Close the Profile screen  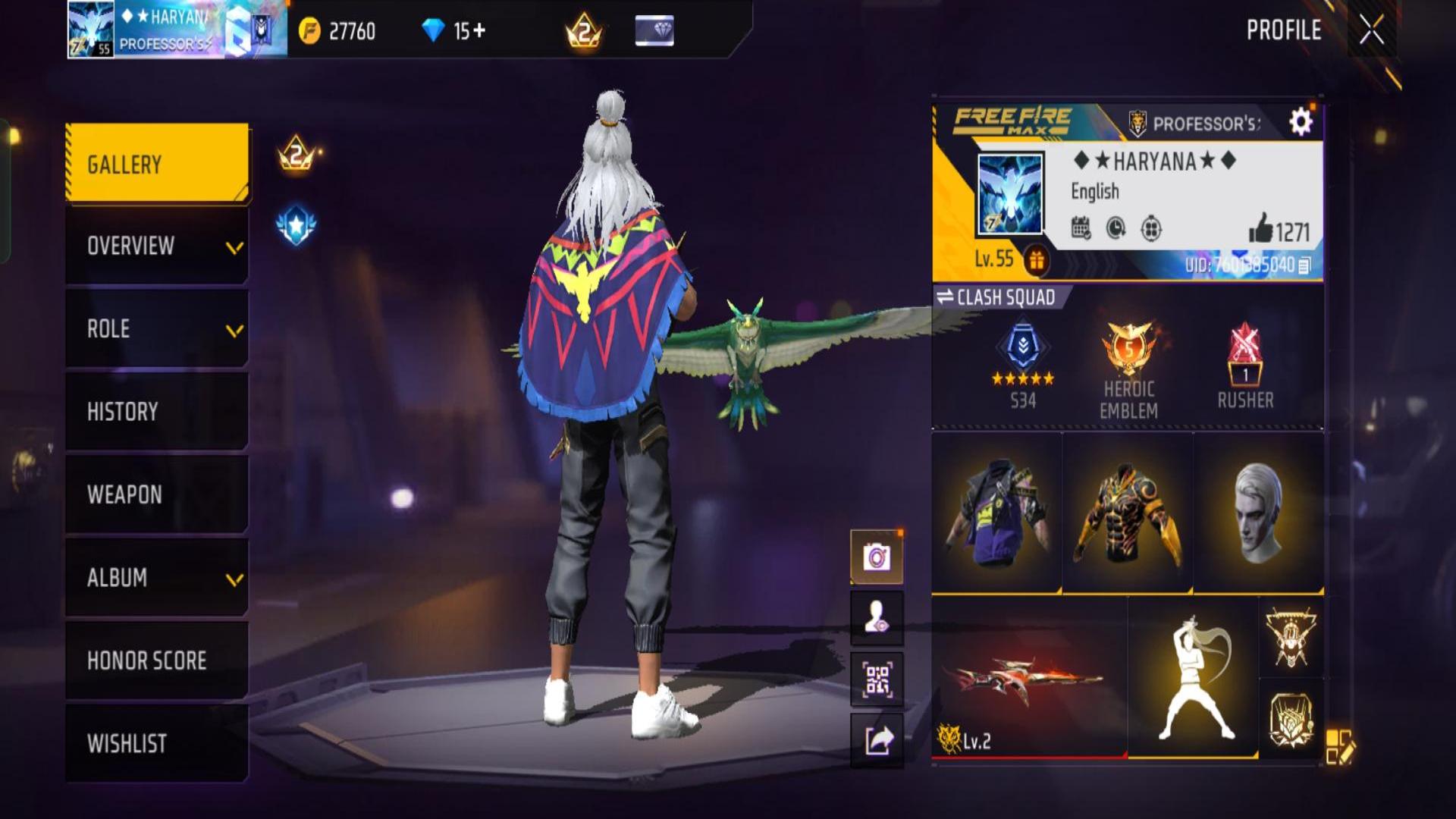pyautogui.click(x=1371, y=30)
